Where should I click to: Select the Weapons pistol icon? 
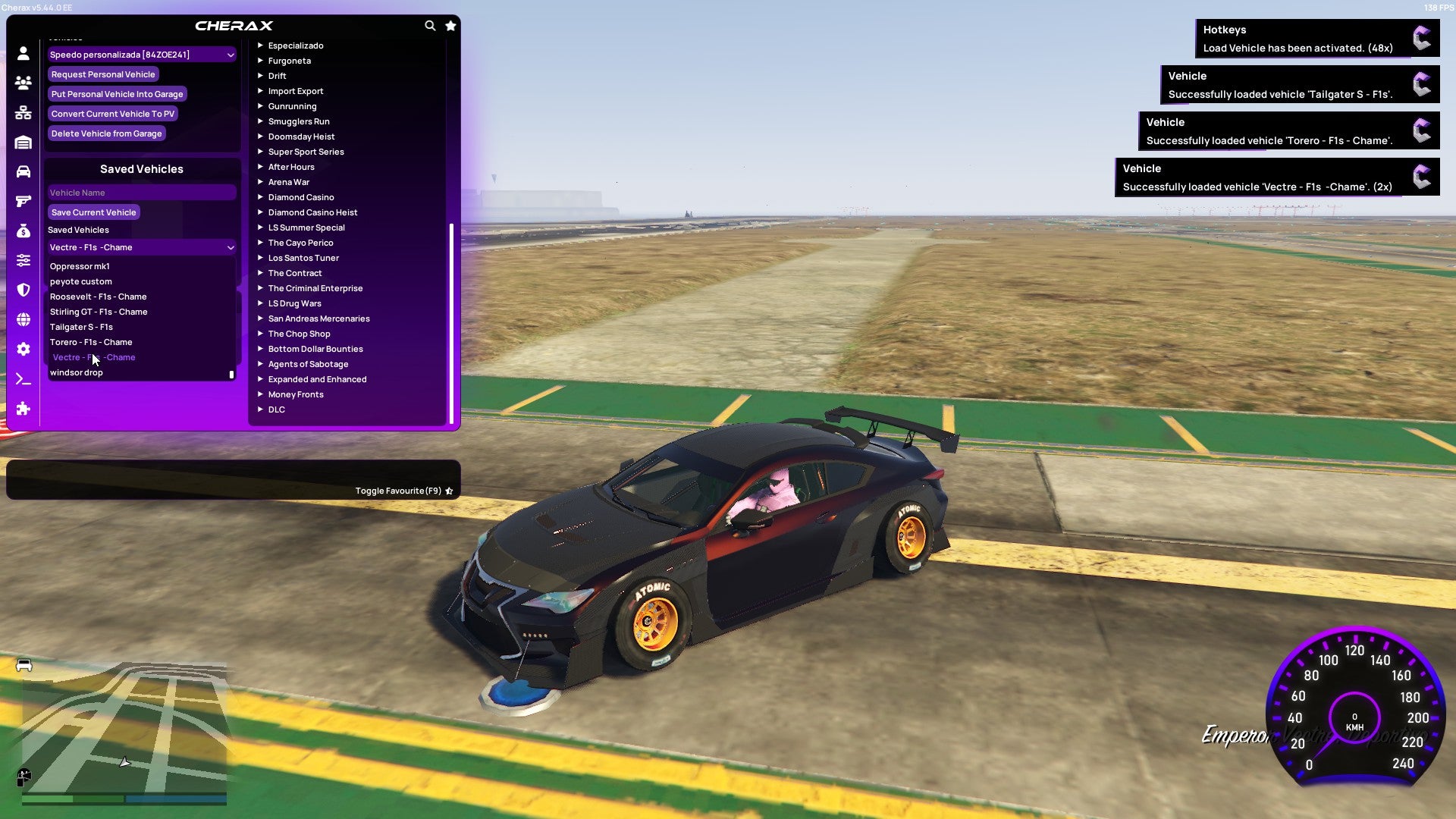coord(23,201)
